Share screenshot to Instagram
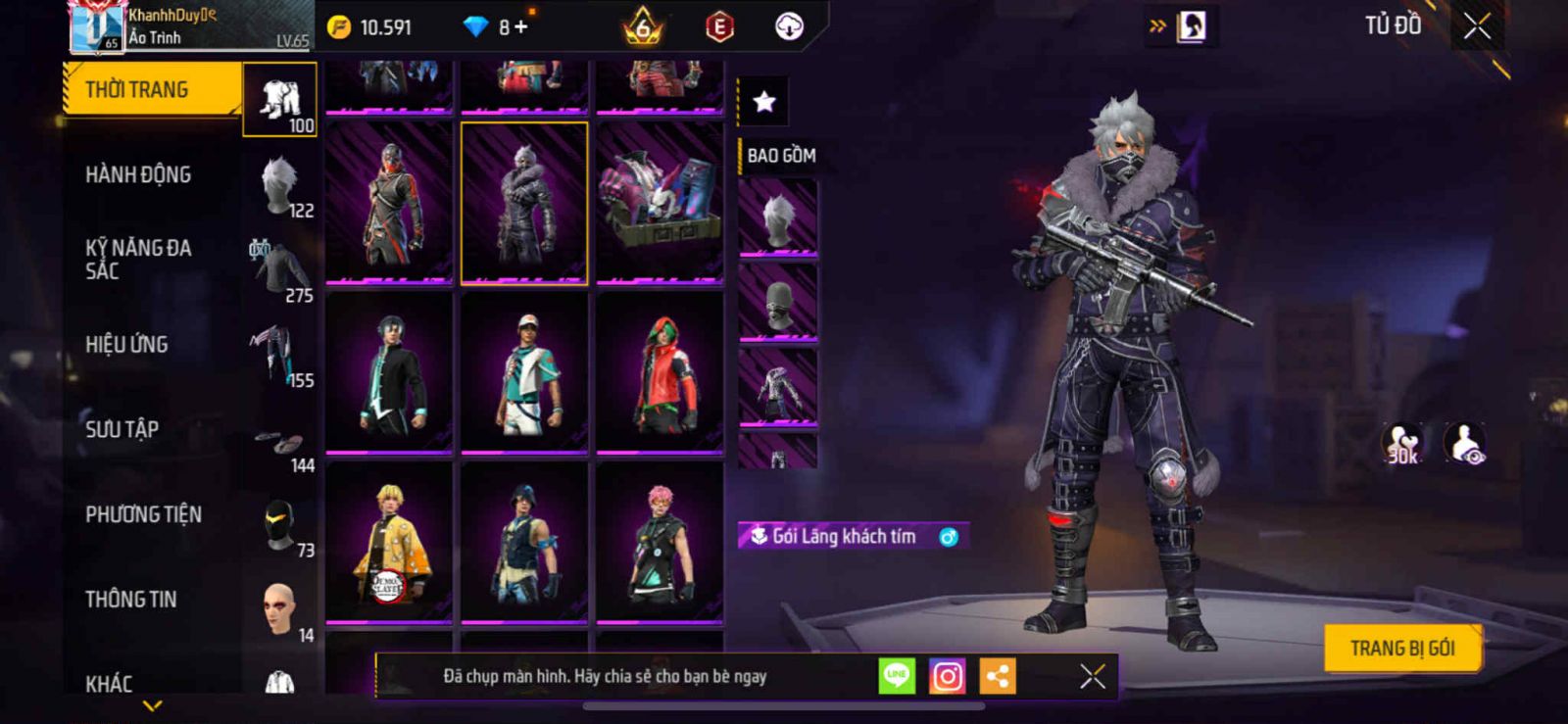Image resolution: width=1568 pixels, height=724 pixels. pos(947,676)
